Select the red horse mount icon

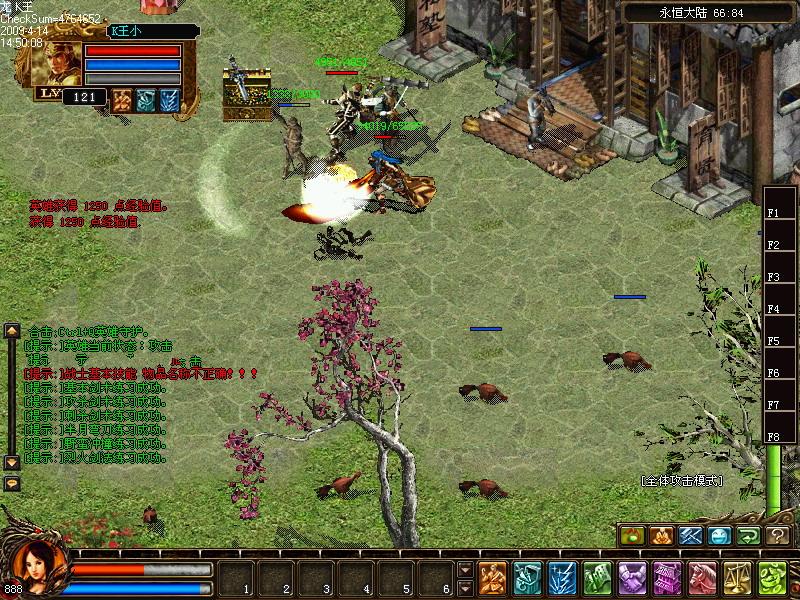click(x=702, y=577)
